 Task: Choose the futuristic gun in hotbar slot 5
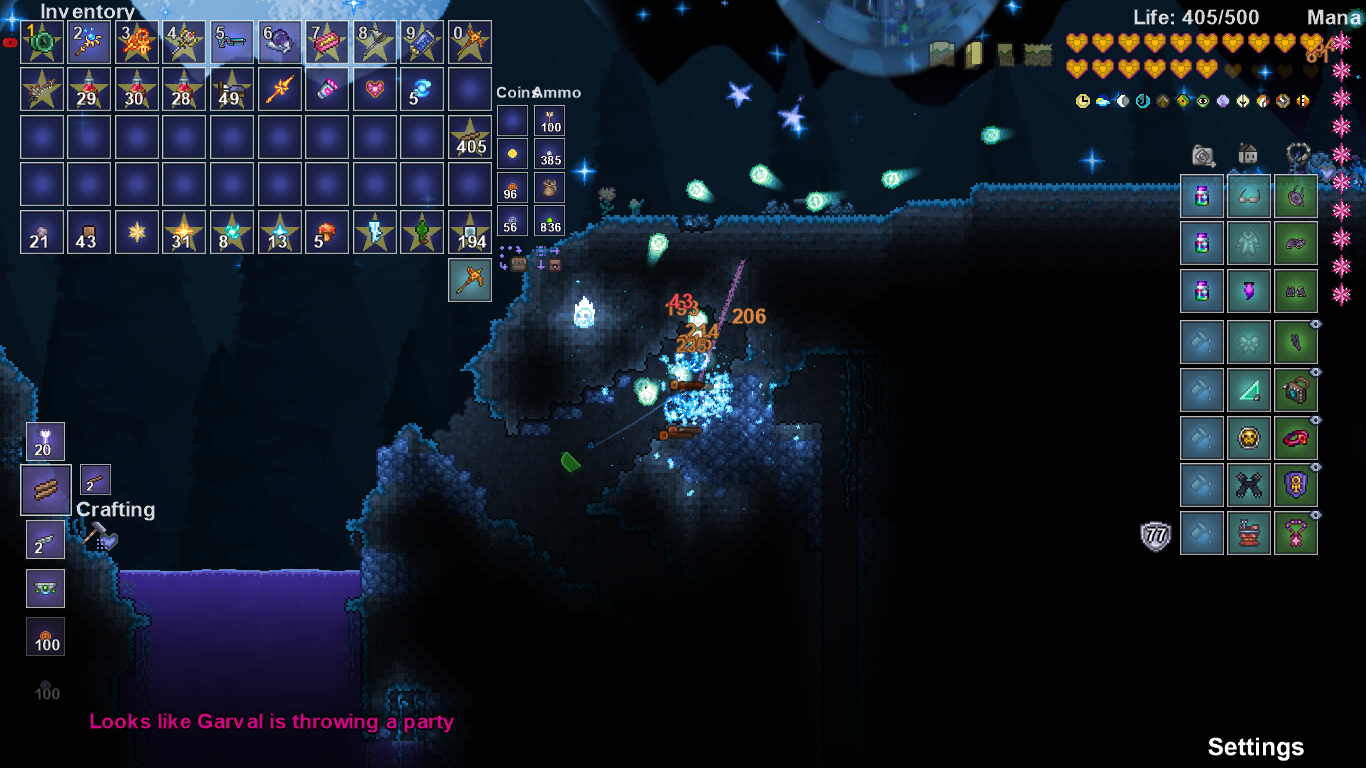[x=231, y=42]
